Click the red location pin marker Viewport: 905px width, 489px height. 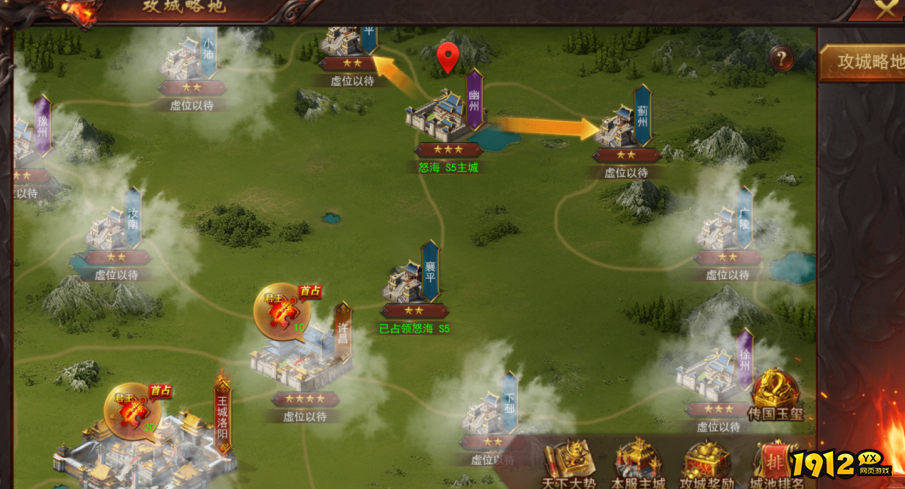pyautogui.click(x=448, y=58)
